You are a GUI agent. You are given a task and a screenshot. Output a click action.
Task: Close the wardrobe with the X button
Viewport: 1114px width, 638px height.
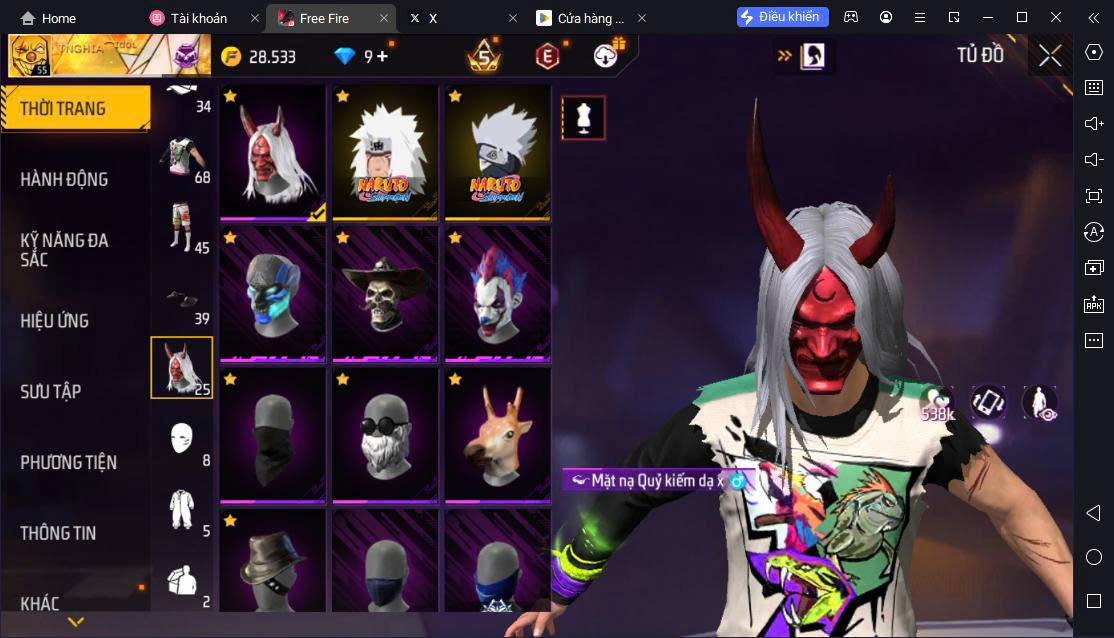tap(1049, 55)
